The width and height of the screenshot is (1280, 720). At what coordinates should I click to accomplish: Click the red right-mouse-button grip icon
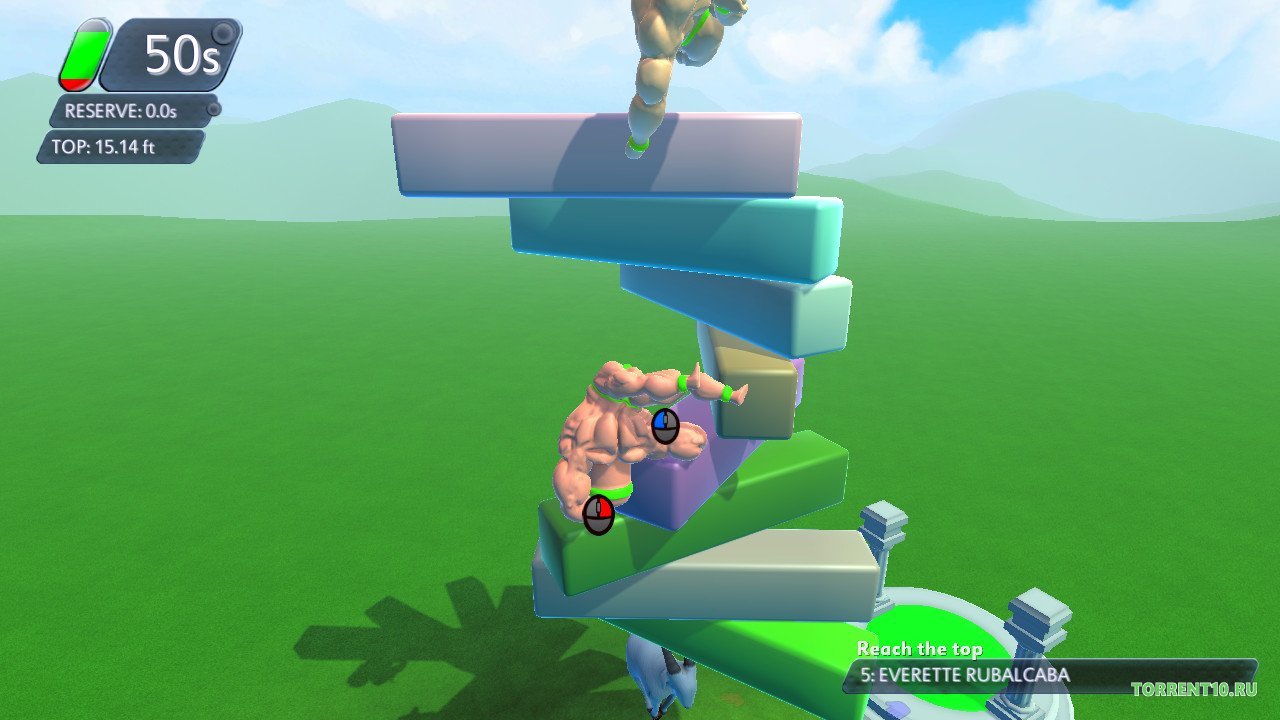point(597,512)
